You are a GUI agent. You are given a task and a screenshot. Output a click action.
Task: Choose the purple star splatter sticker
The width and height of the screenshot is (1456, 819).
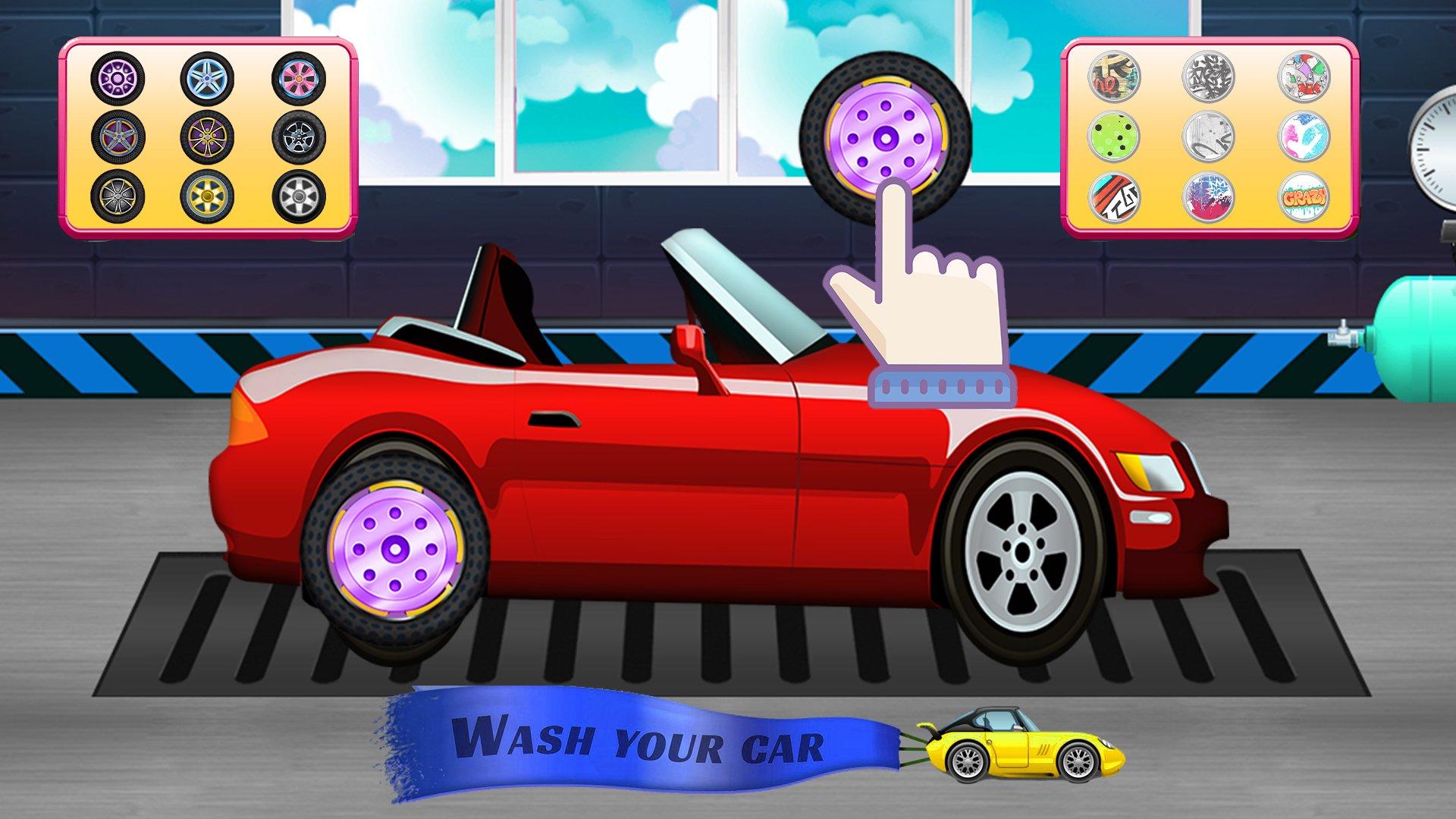(1210, 199)
